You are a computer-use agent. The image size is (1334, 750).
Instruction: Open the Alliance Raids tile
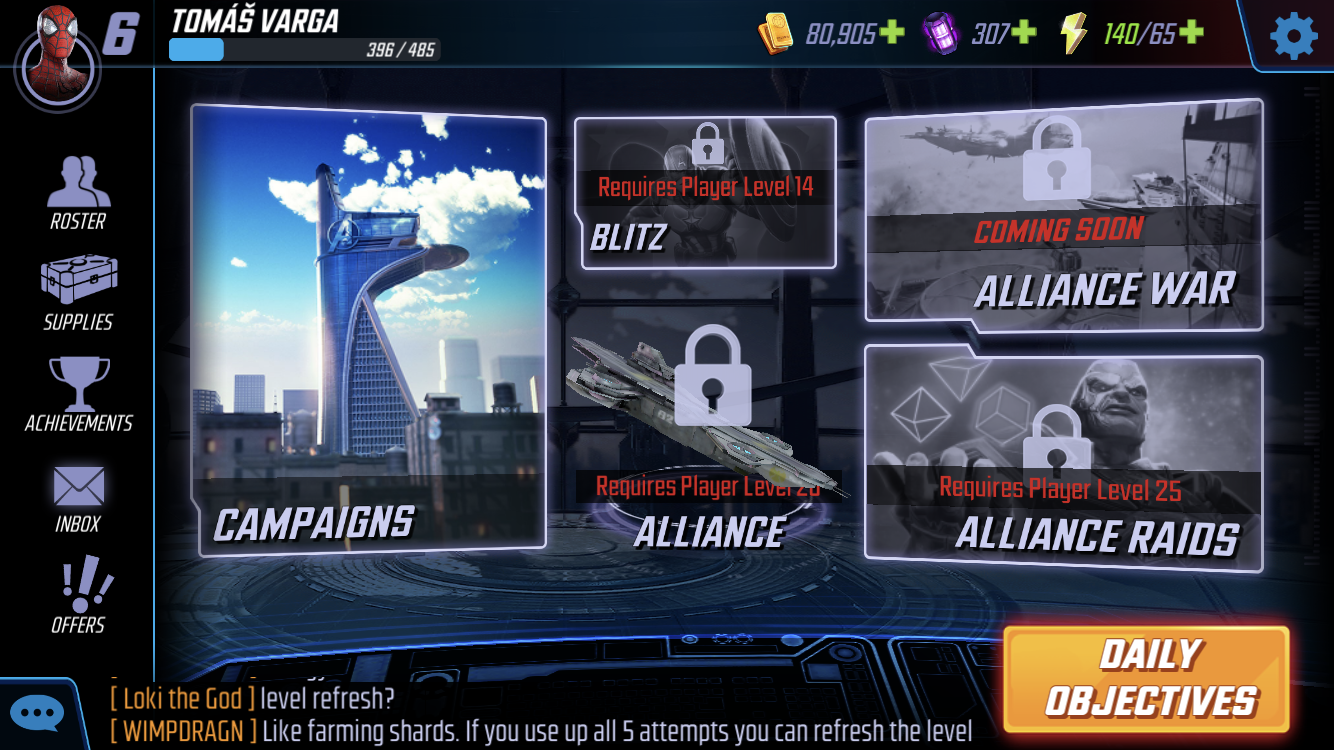[x=1063, y=460]
